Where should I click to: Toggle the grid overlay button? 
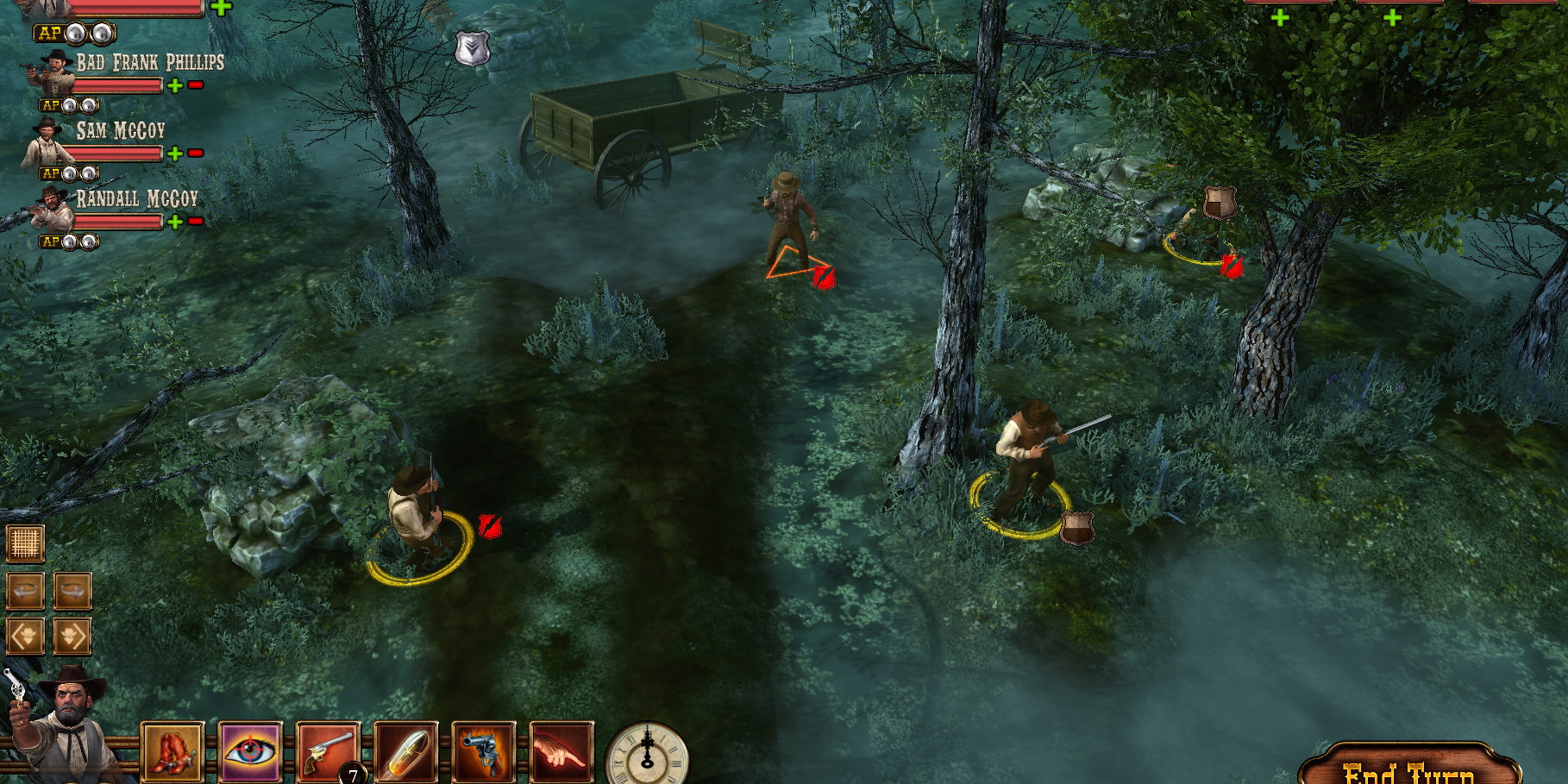(26, 543)
